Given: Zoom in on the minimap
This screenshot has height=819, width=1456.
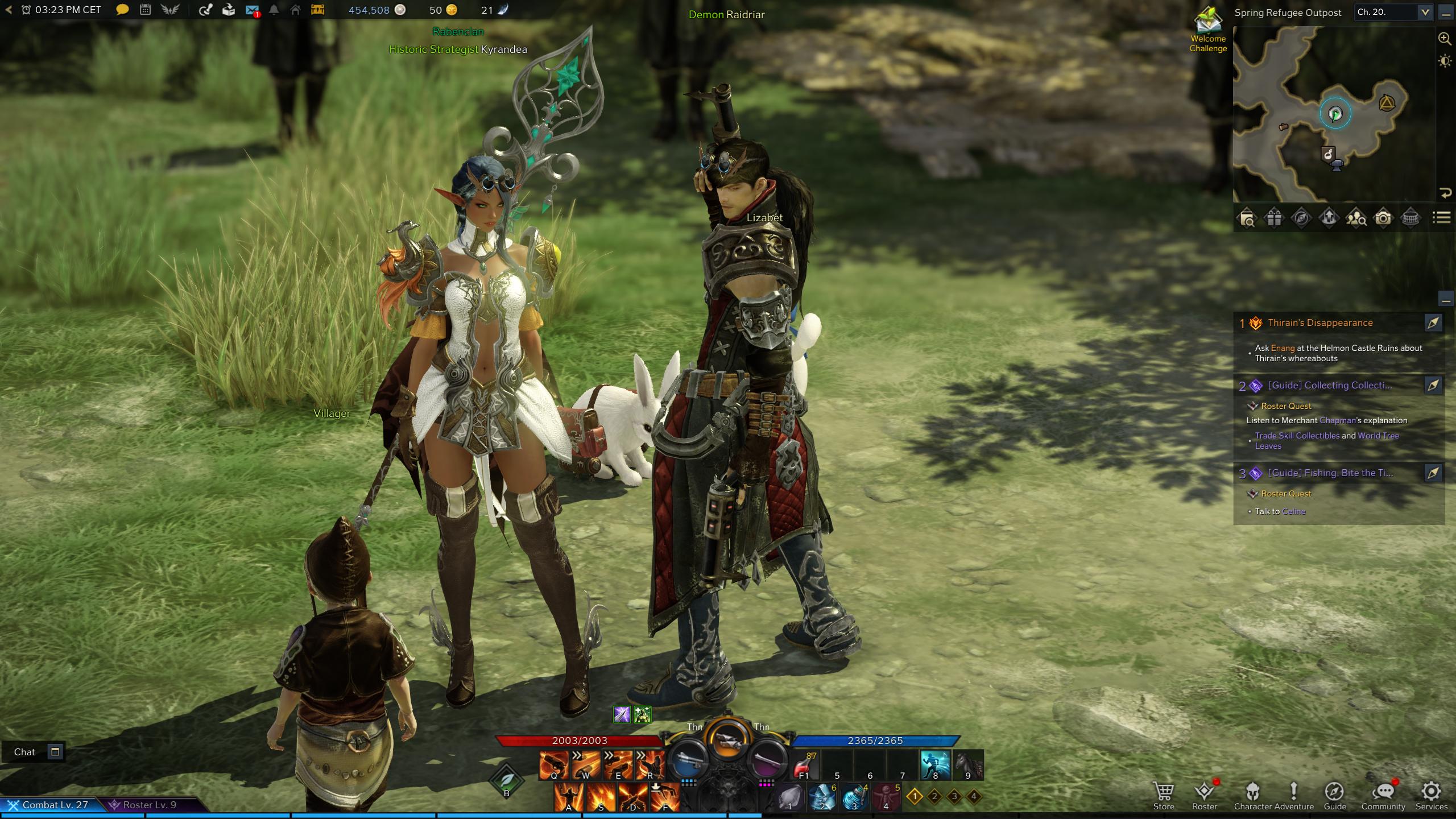Looking at the screenshot, I should 1445,39.
